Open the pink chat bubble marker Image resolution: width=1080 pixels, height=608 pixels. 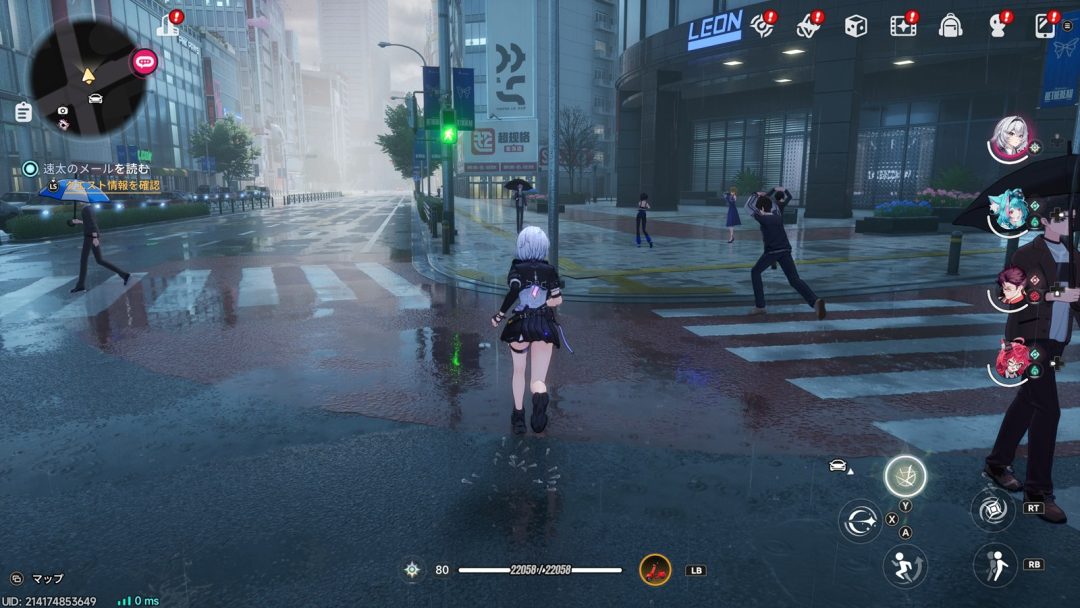[x=145, y=62]
